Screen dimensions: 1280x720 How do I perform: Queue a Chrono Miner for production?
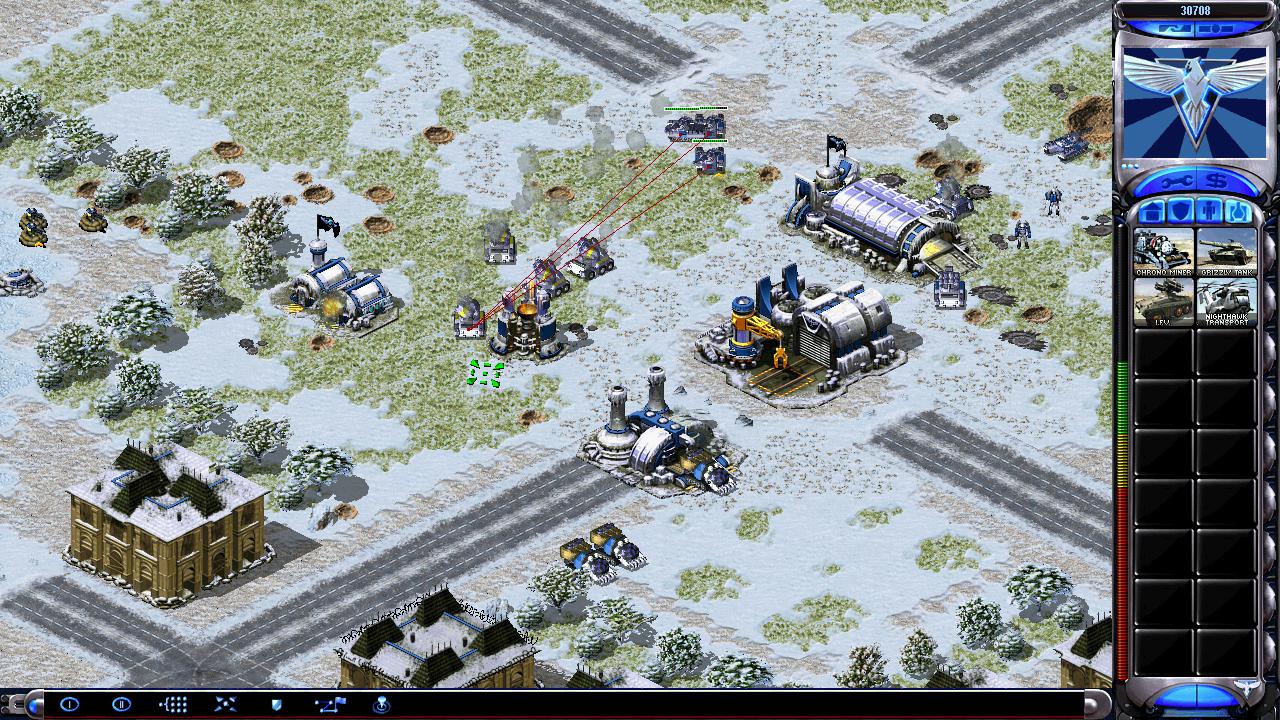point(1164,252)
